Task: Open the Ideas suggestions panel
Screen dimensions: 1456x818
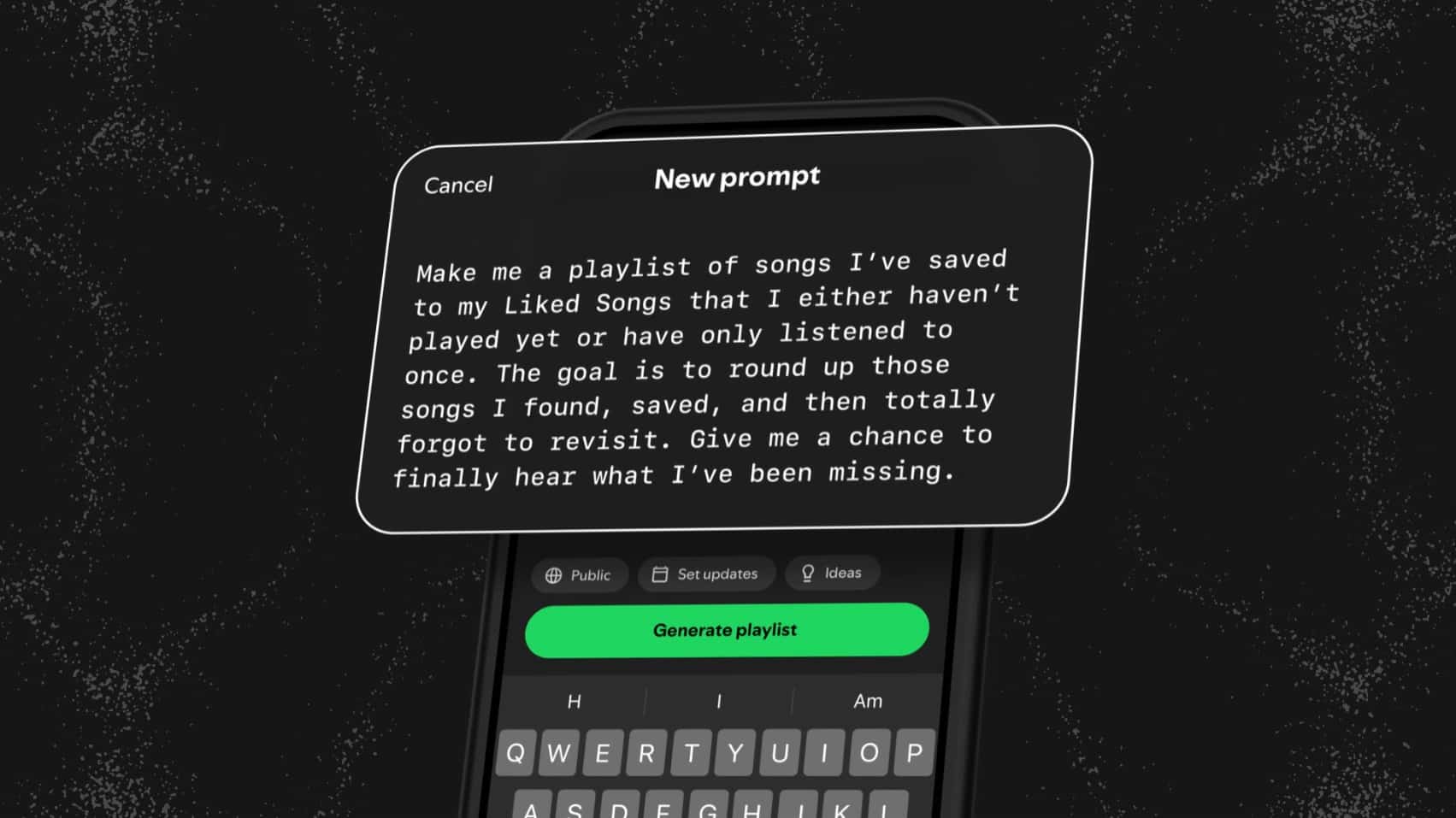Action: [x=832, y=573]
